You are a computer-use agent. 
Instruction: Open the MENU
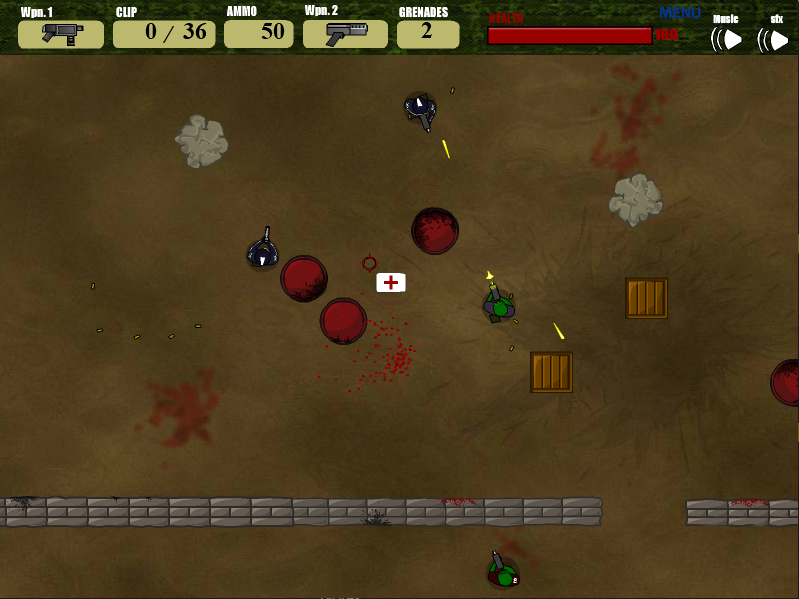coord(680,13)
